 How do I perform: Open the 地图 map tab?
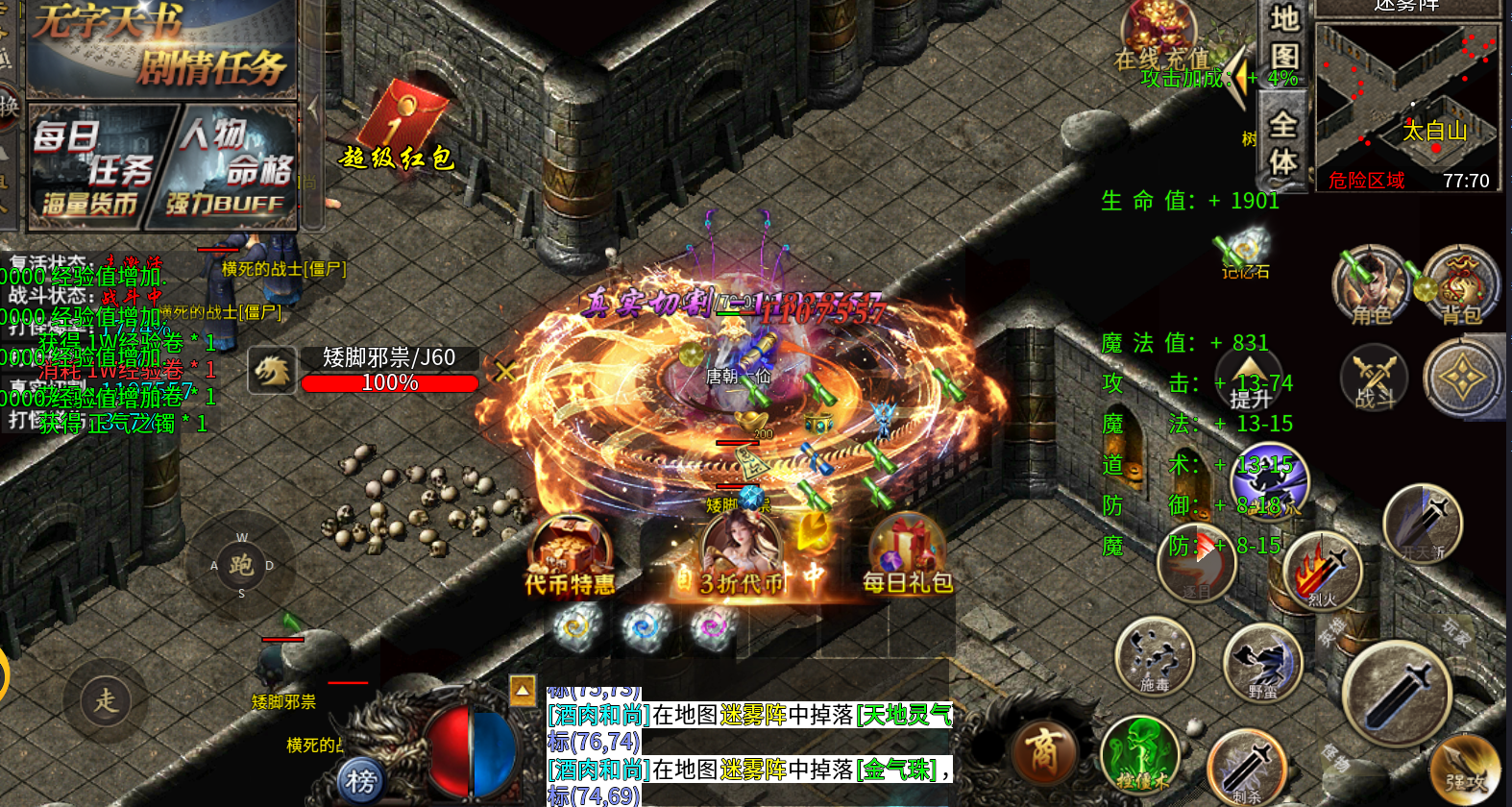click(x=1283, y=38)
